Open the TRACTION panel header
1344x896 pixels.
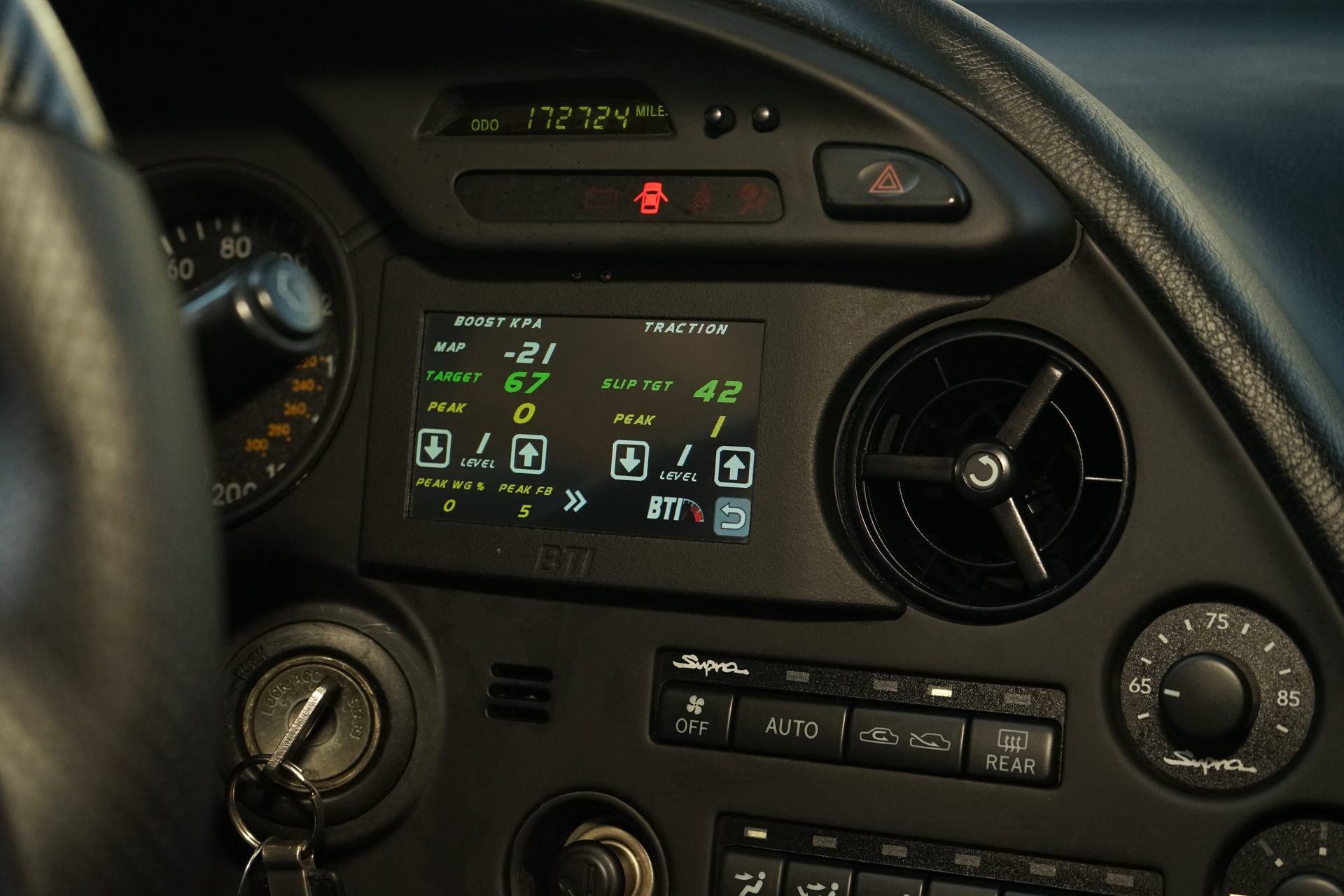[x=687, y=326]
